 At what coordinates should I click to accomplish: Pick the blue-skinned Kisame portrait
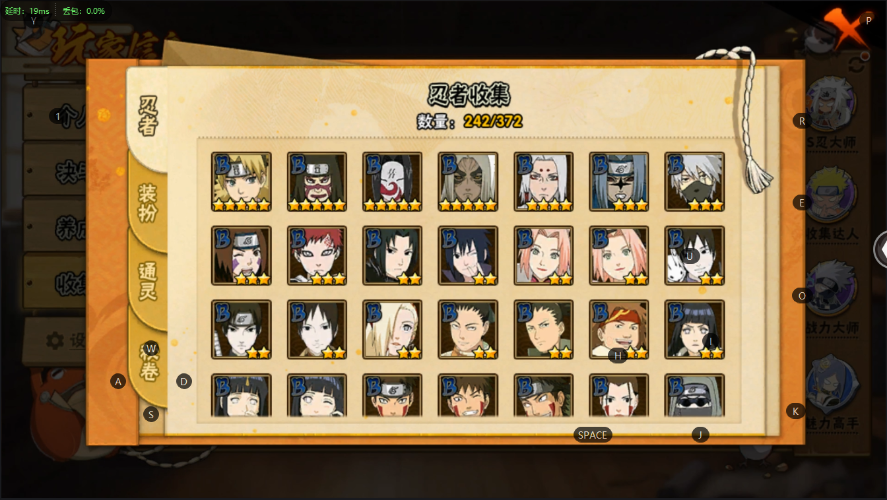[x=619, y=181]
